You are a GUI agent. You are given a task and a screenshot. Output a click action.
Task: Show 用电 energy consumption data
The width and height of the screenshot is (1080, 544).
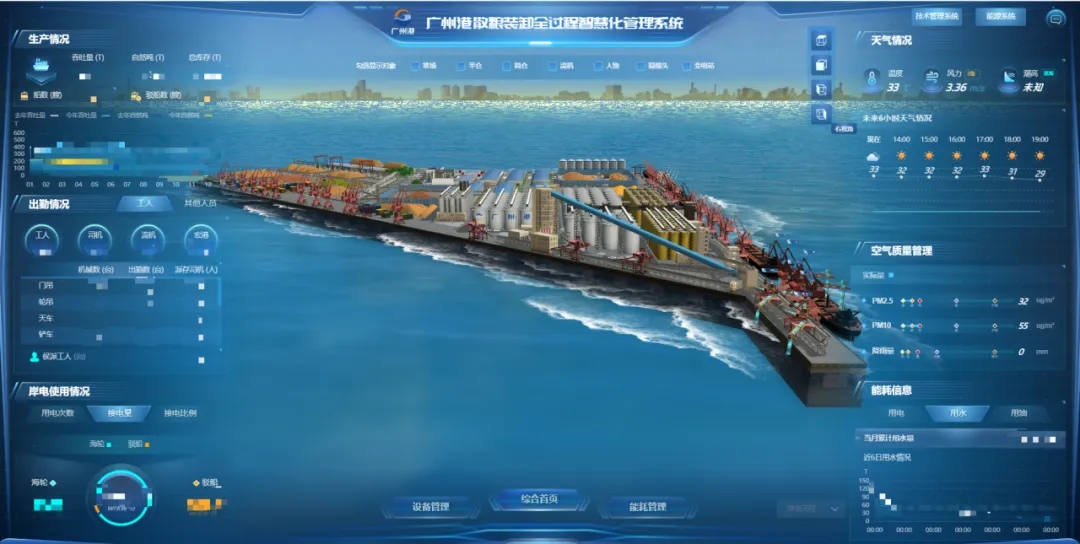pyautogui.click(x=895, y=412)
